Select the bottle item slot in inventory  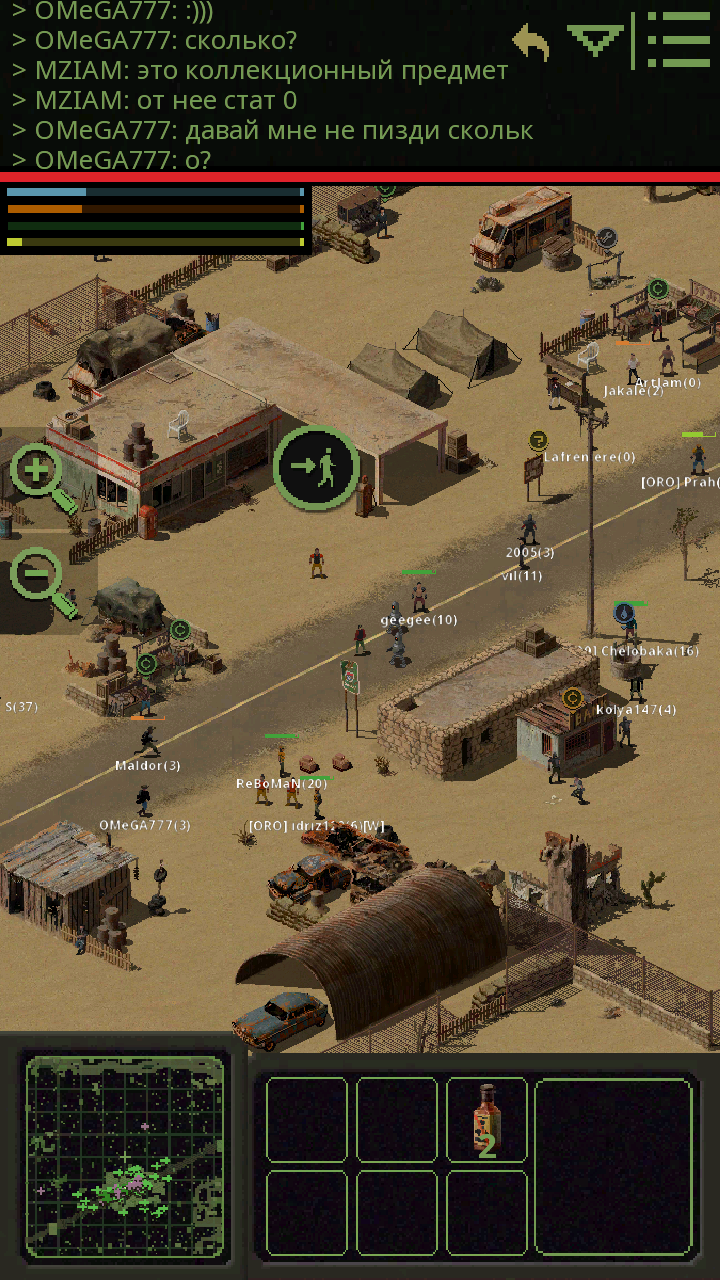(x=487, y=1120)
